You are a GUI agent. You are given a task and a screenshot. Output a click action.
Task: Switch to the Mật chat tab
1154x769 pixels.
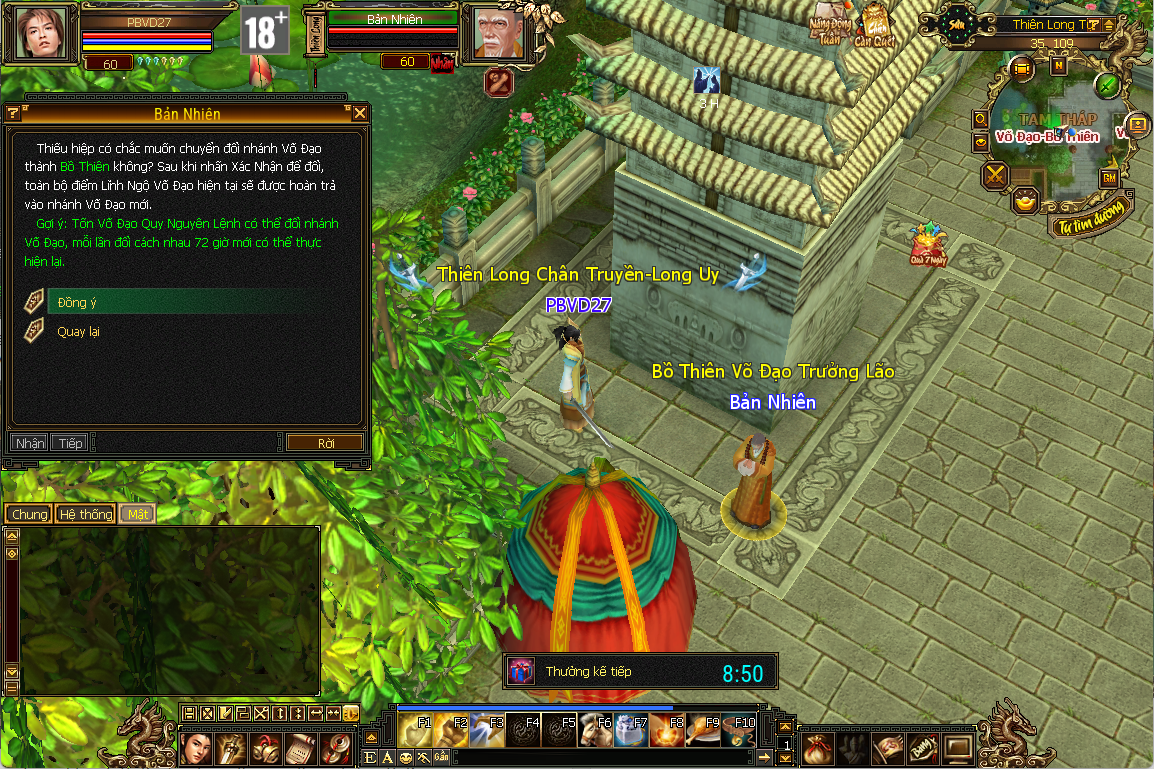(x=137, y=514)
